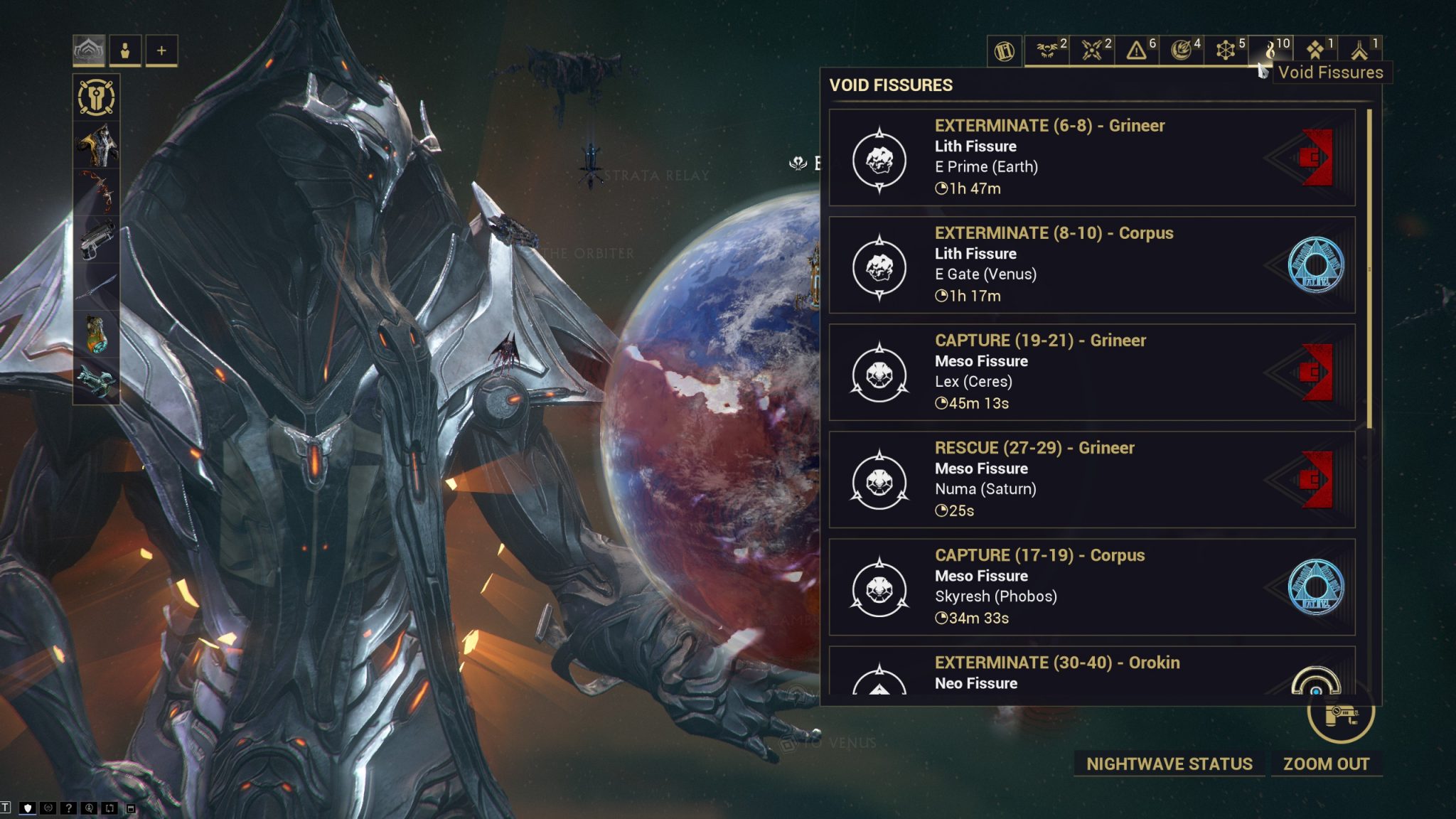Open NIGHTWAVE STATUS
This screenshot has width=1456, height=819.
pyautogui.click(x=1169, y=764)
